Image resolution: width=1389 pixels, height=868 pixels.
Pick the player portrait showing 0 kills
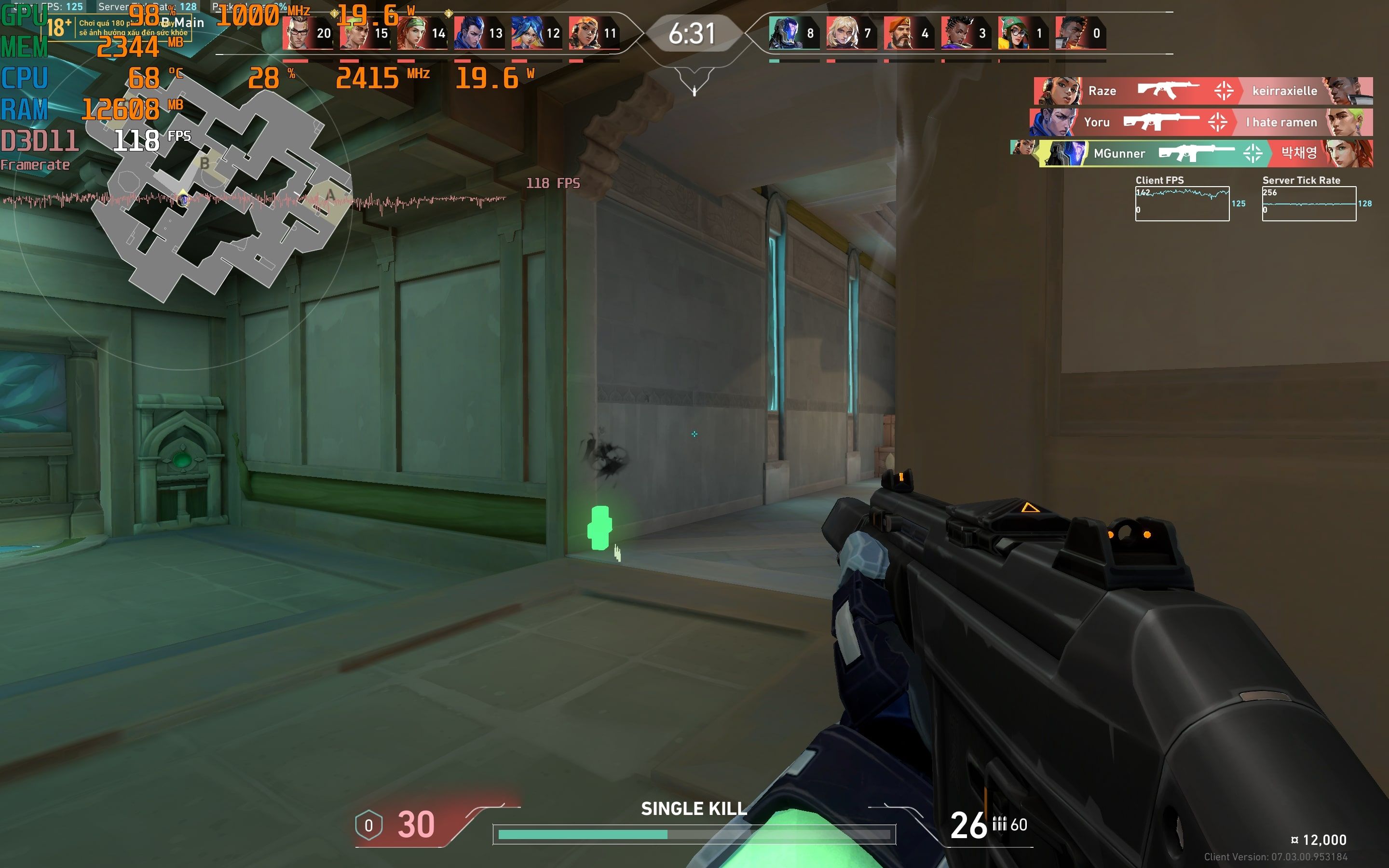point(1071,33)
